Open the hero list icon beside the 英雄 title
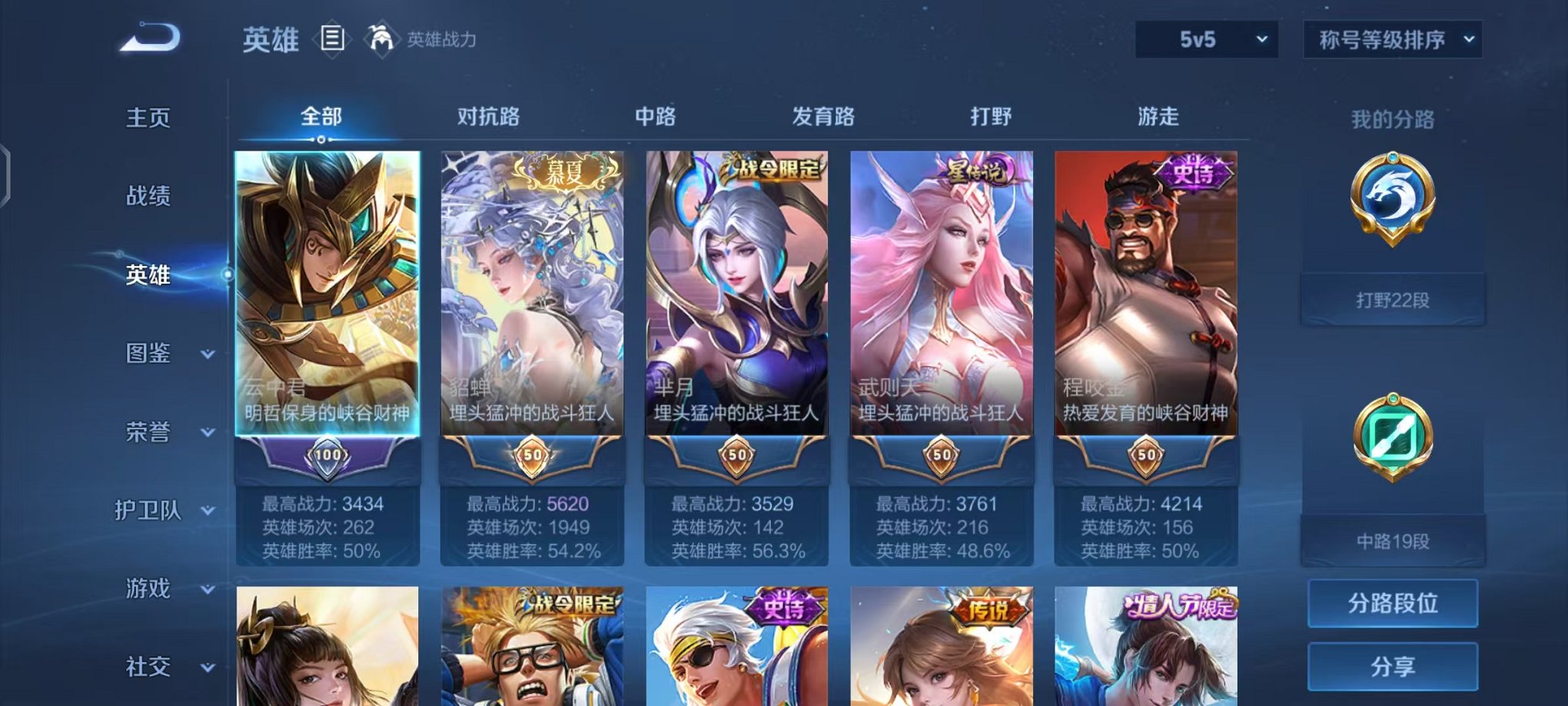 click(x=332, y=38)
